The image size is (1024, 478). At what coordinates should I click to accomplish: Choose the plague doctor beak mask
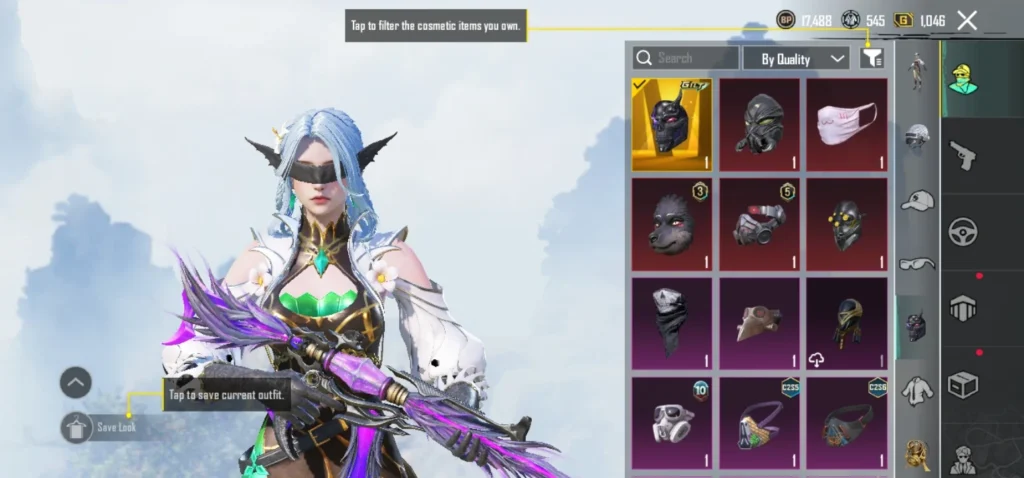(759, 324)
